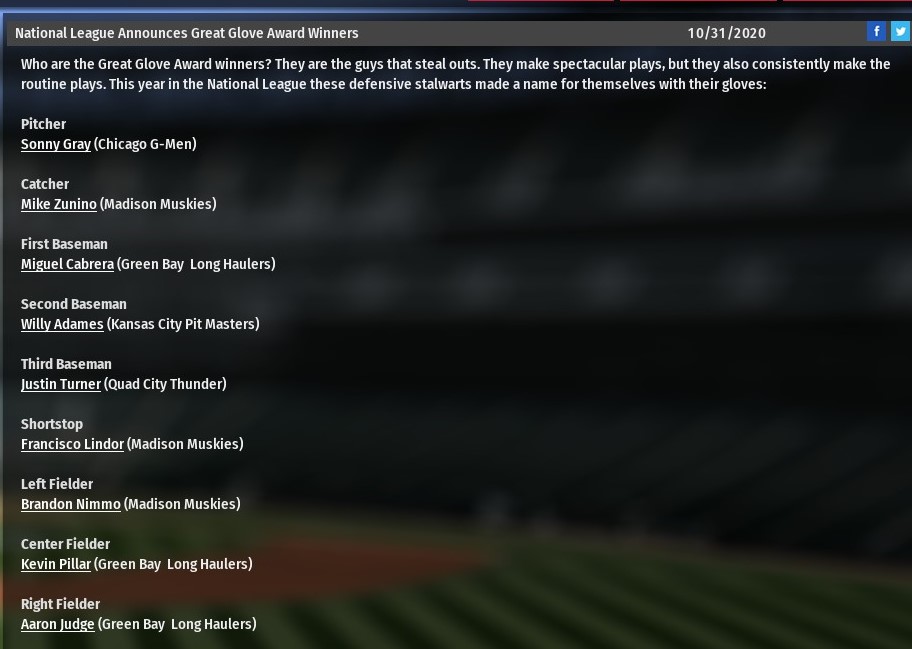Open Aaron Judge's profile
912x649 pixels.
pos(58,624)
